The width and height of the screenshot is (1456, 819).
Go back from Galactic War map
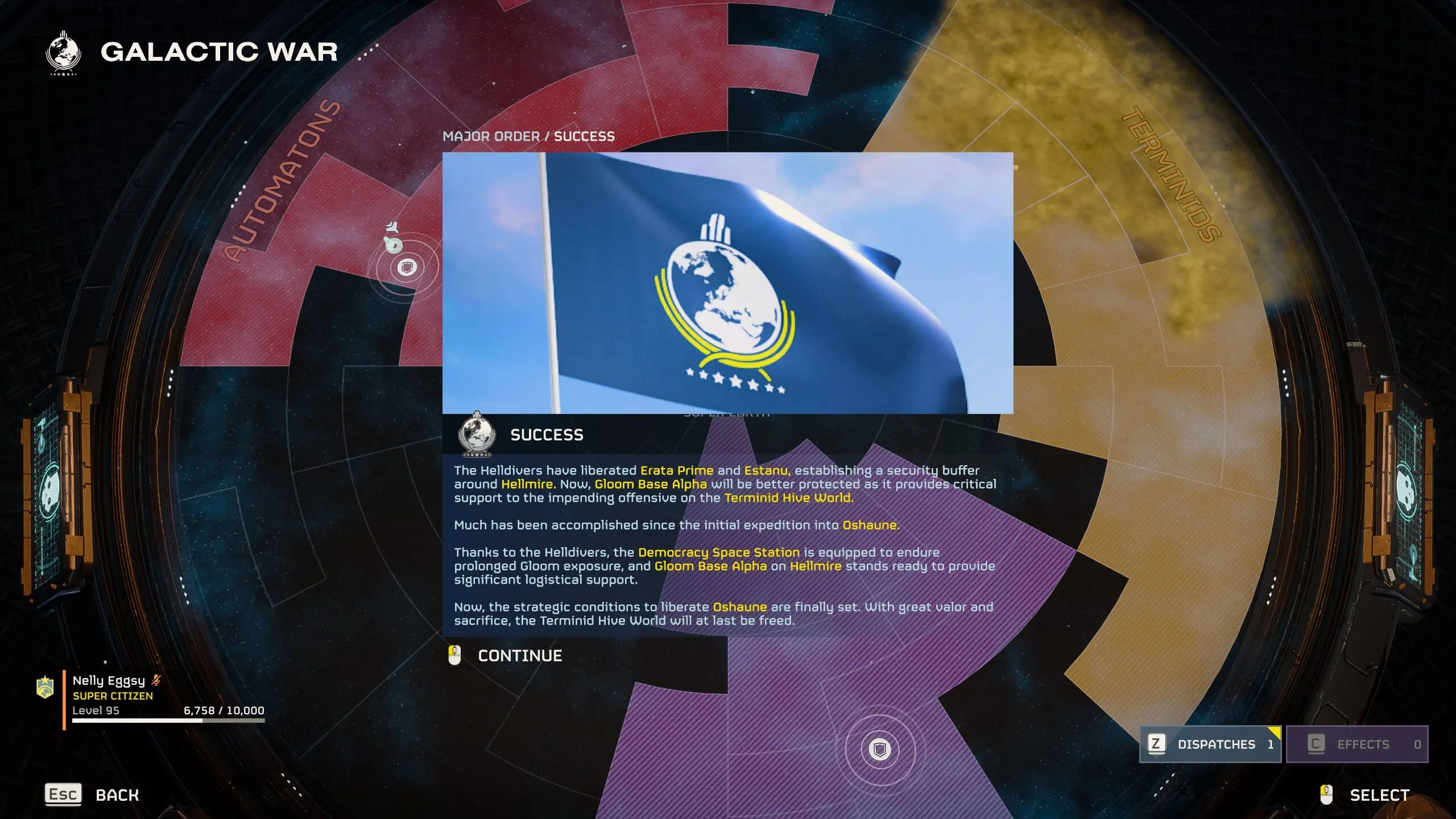click(x=92, y=795)
